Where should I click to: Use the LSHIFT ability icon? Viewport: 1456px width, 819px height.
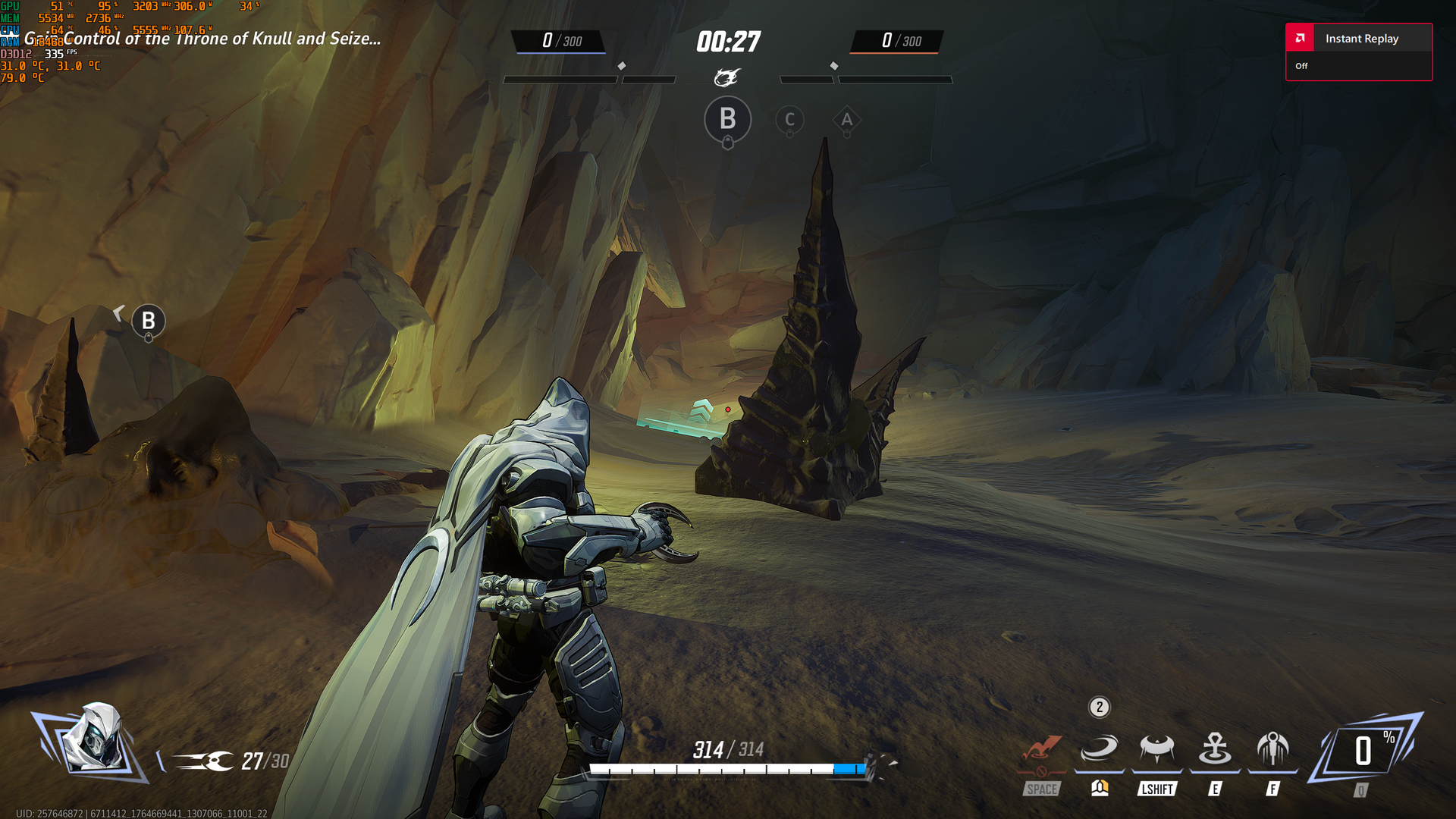1156,749
